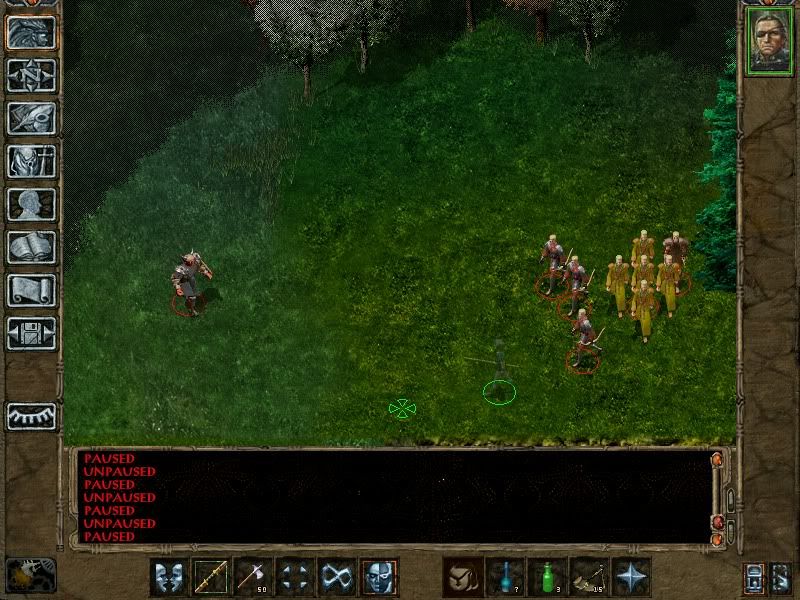Equip the quarterstaff weapon slot

tap(211, 577)
